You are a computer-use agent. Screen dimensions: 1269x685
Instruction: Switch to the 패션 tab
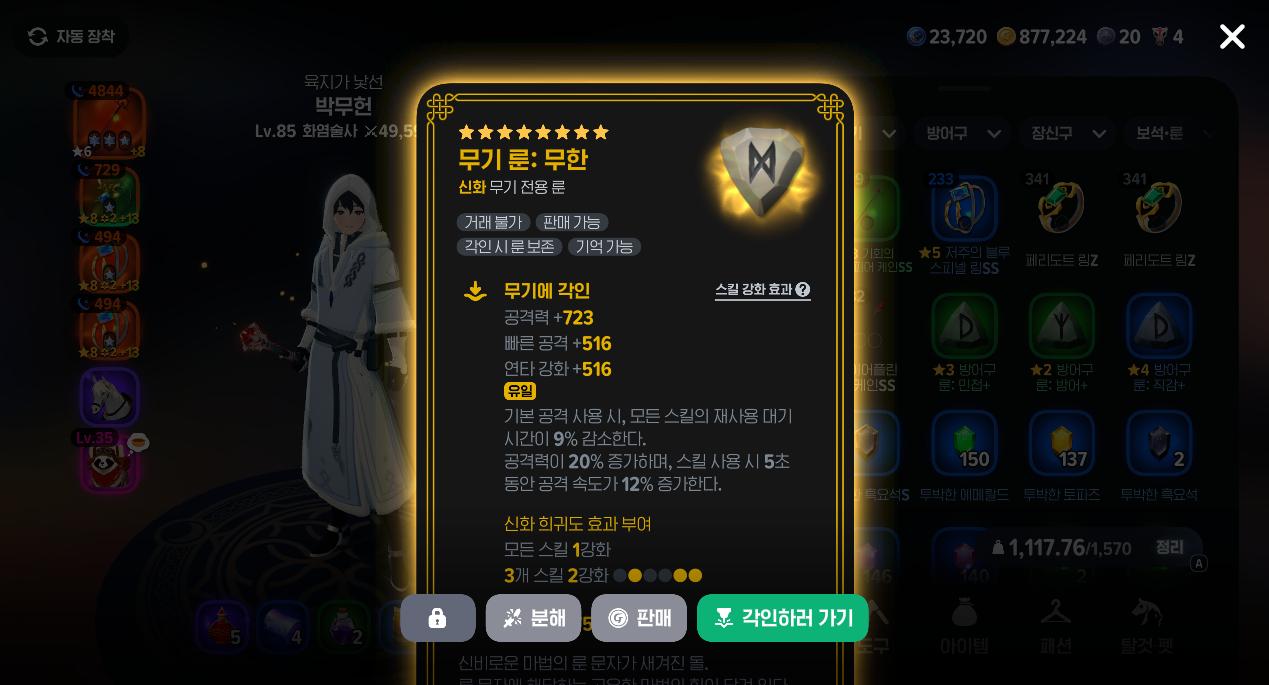click(1056, 625)
